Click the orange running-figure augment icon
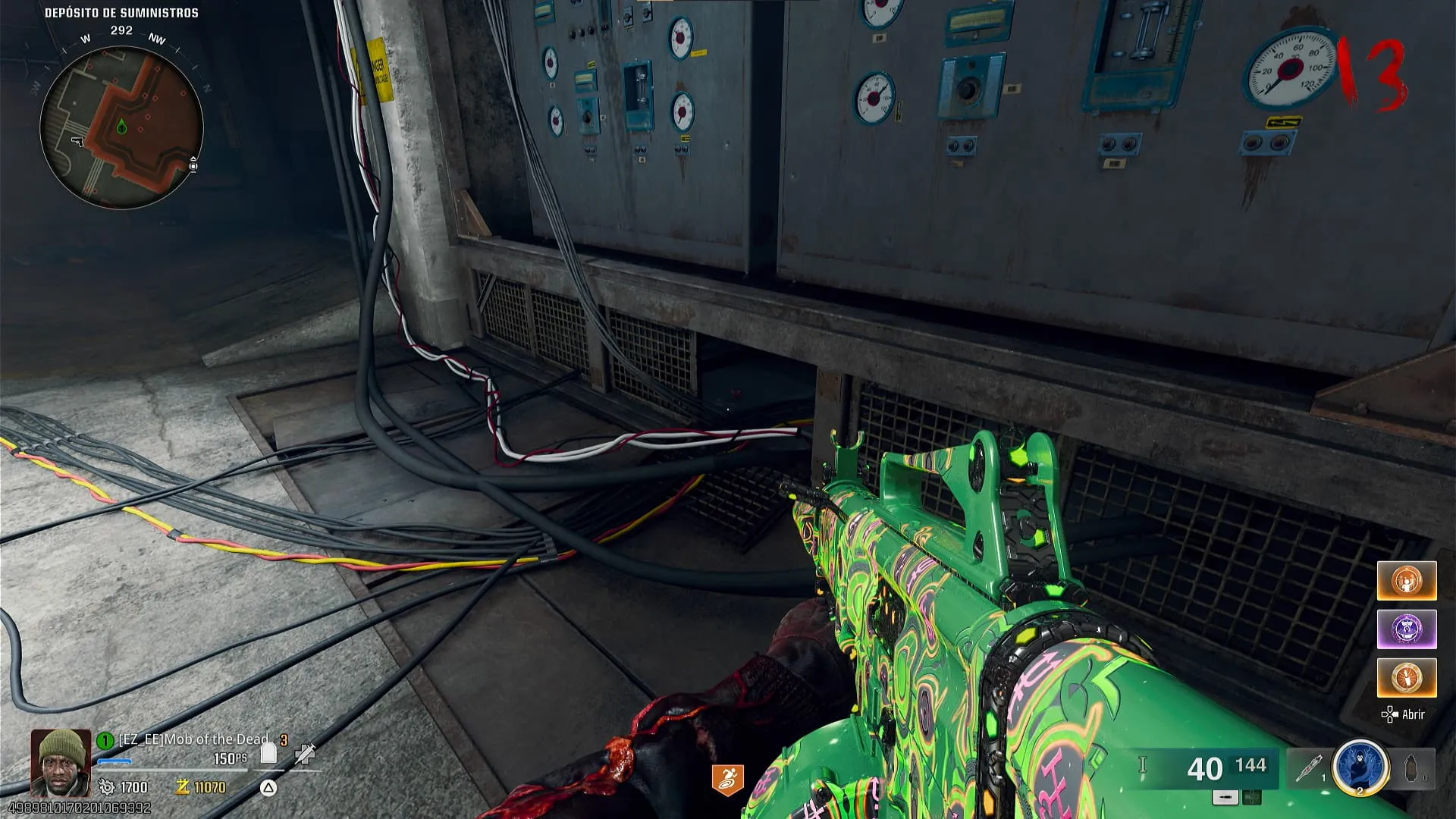 727,780
